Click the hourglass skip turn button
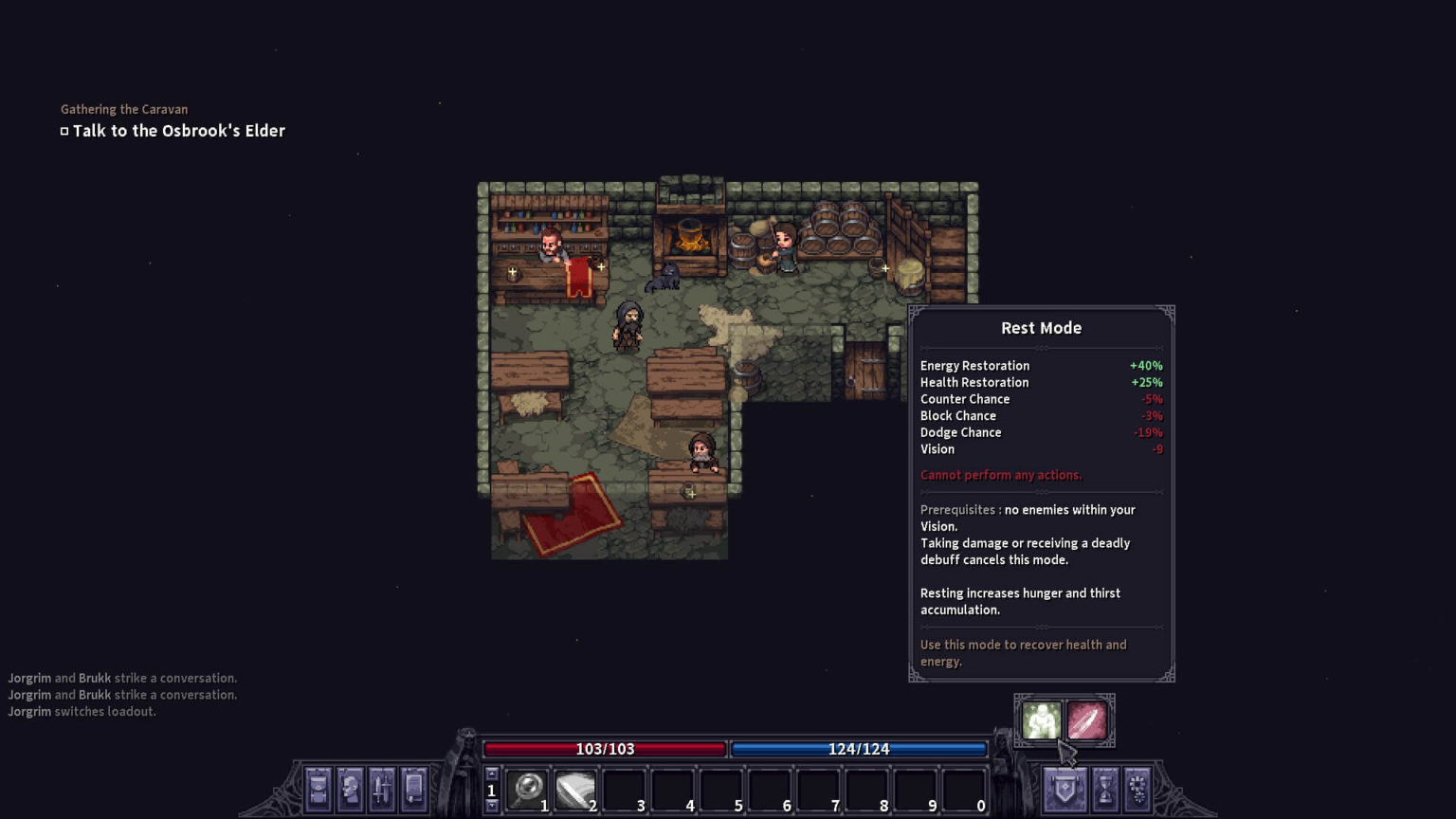The width and height of the screenshot is (1456, 819). click(1104, 789)
